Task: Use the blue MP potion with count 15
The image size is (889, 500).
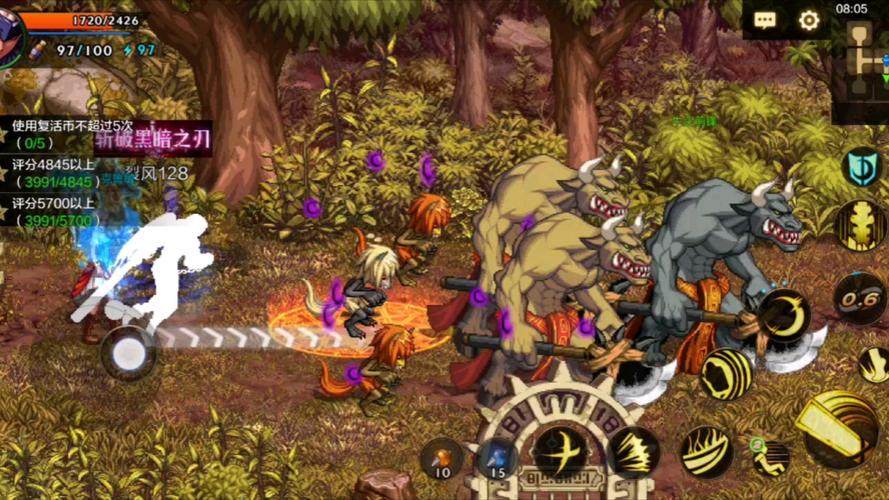Action: 497,458
